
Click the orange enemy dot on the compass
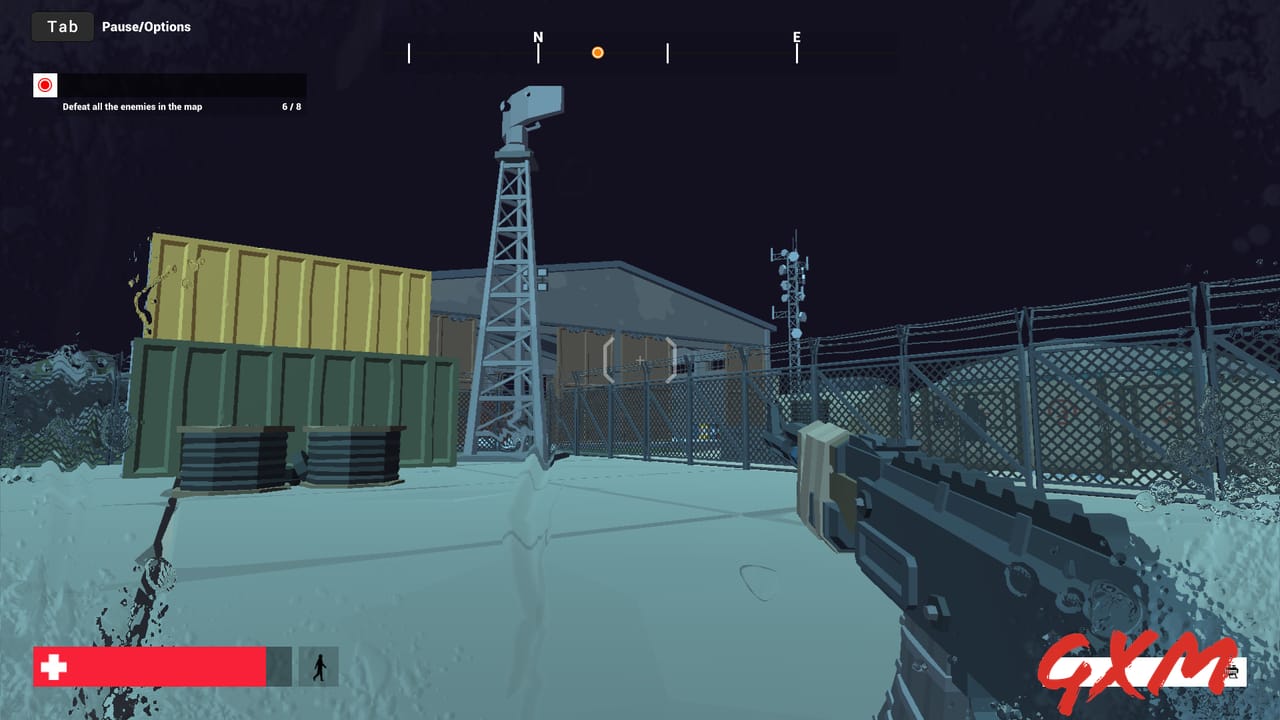597,52
